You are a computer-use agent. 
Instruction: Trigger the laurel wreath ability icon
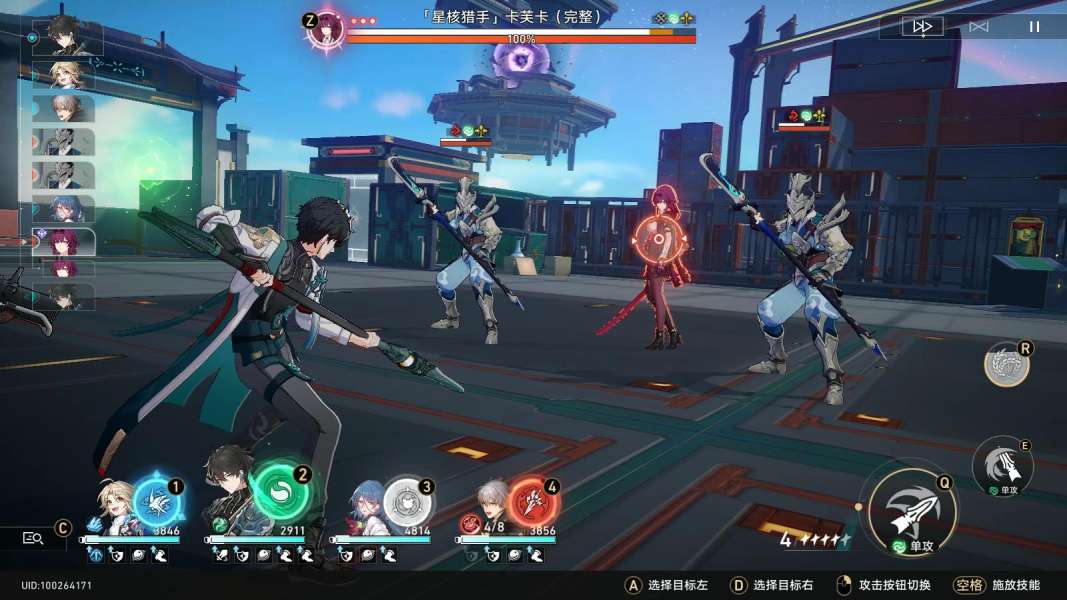click(x=1006, y=365)
